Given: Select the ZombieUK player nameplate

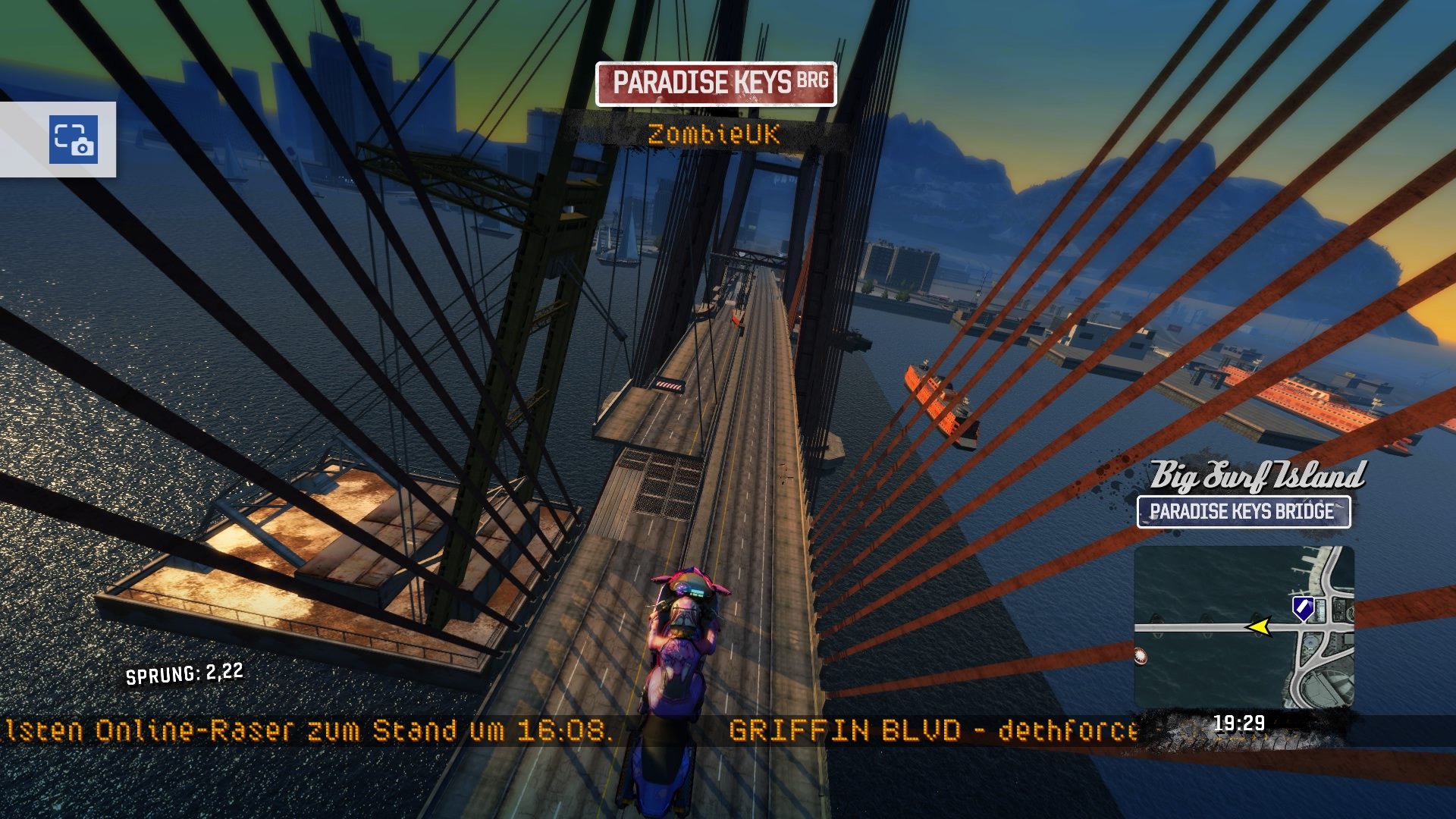Looking at the screenshot, I should [714, 135].
